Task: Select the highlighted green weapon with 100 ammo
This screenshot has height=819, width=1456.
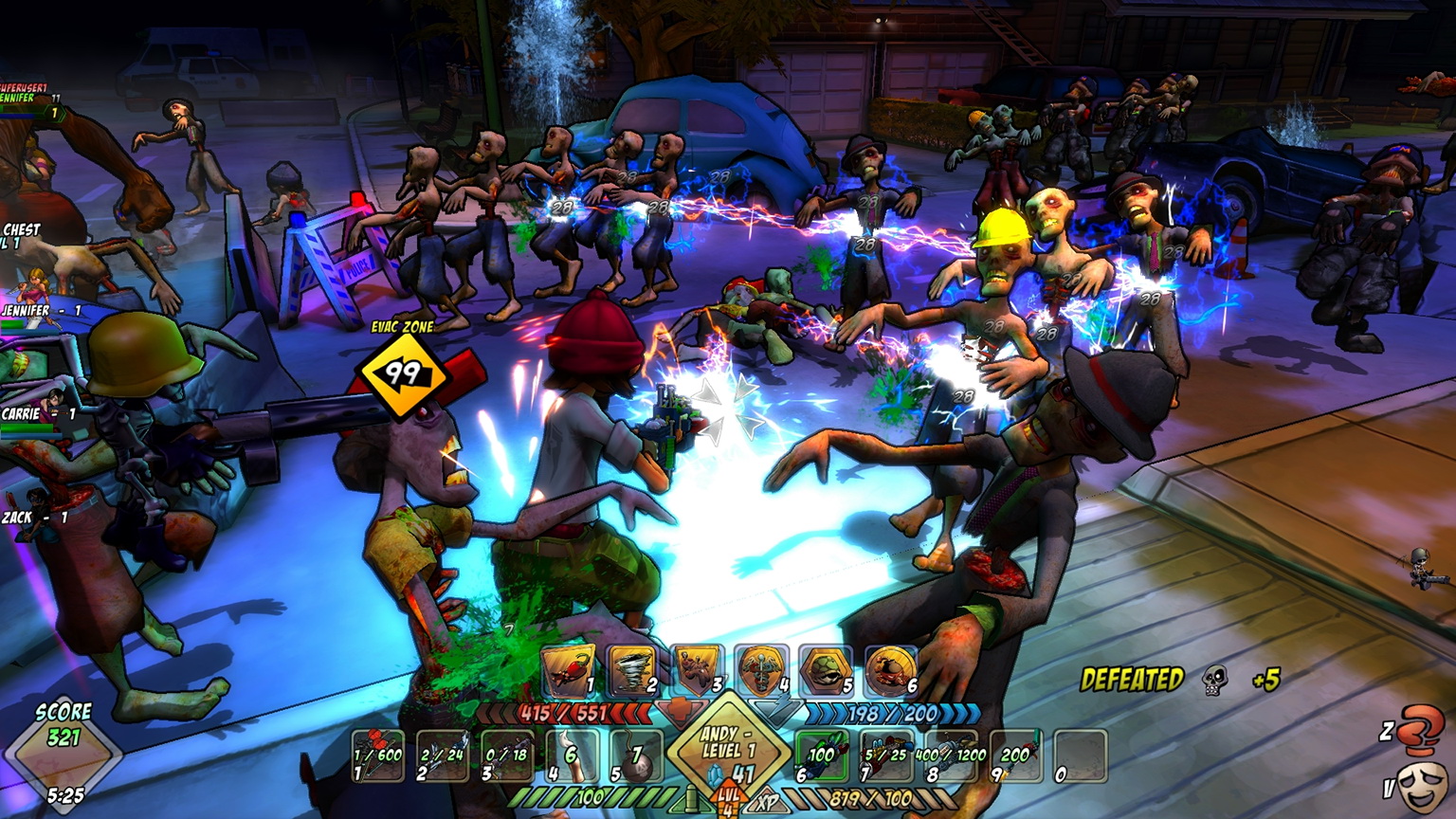Action: (821, 755)
